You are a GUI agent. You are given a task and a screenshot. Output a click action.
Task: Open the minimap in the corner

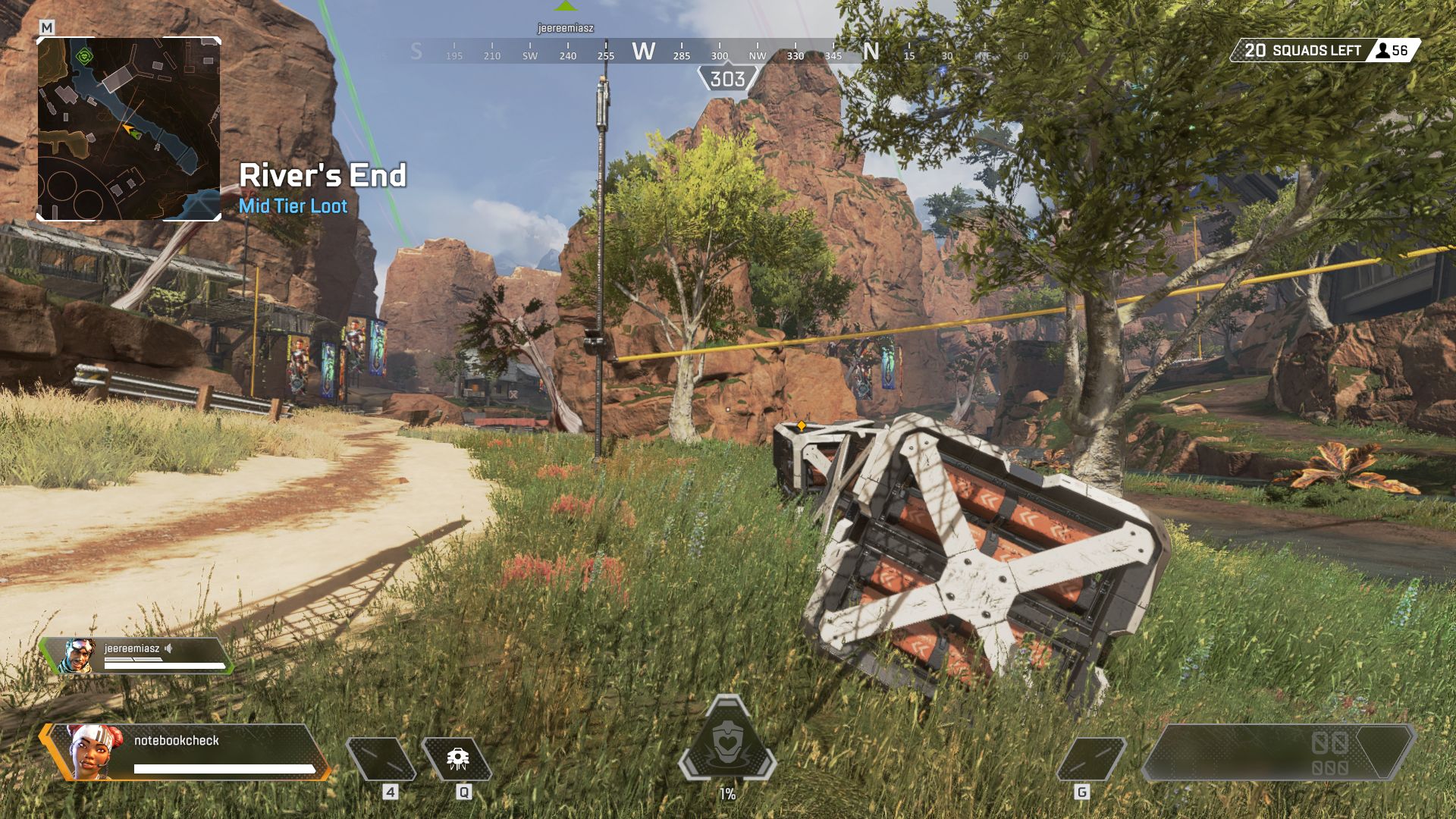tap(129, 129)
